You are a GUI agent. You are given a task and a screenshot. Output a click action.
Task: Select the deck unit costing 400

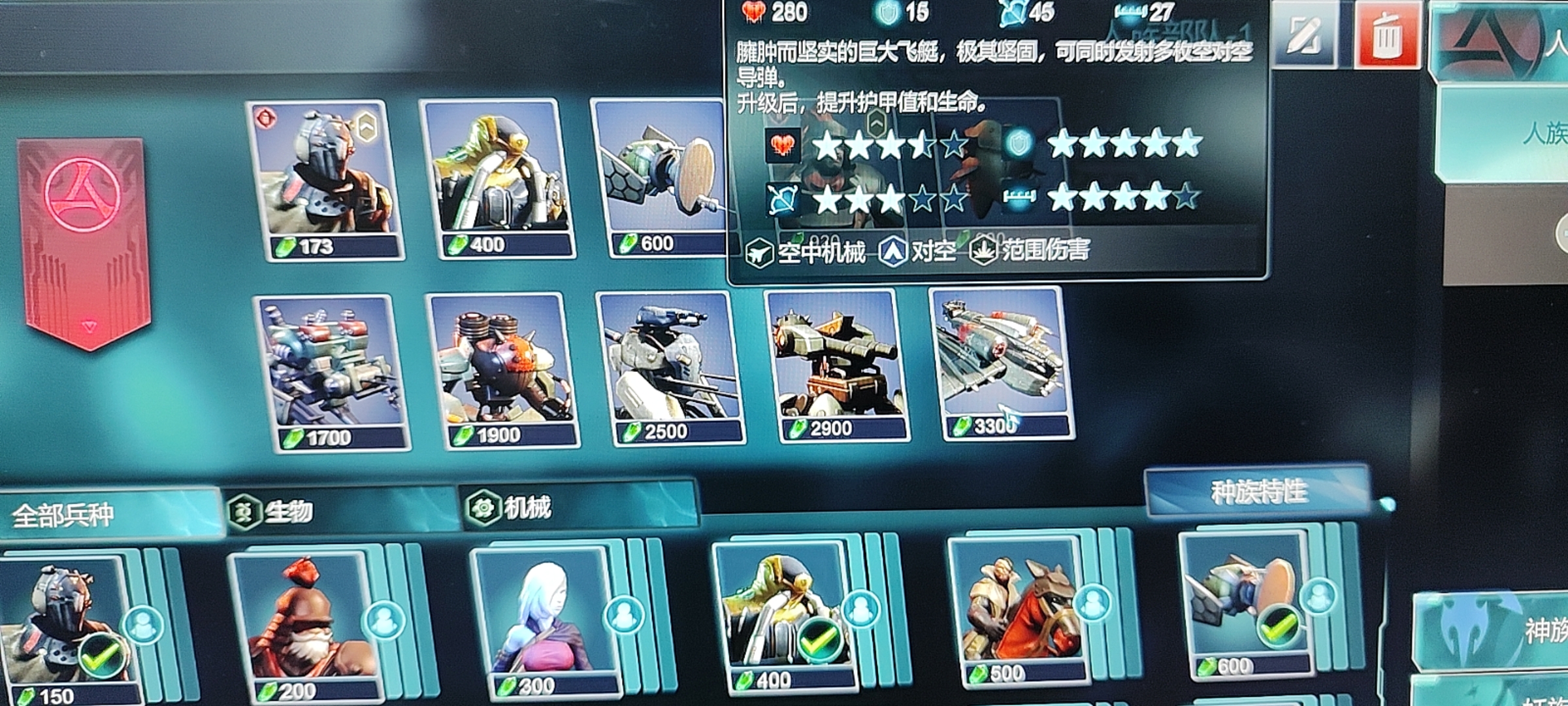pyautogui.click(x=497, y=178)
